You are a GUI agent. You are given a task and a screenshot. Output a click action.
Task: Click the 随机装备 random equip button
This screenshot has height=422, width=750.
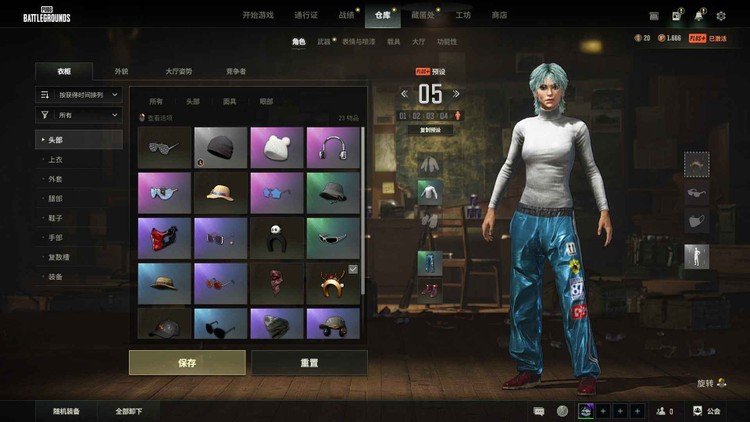click(x=67, y=411)
